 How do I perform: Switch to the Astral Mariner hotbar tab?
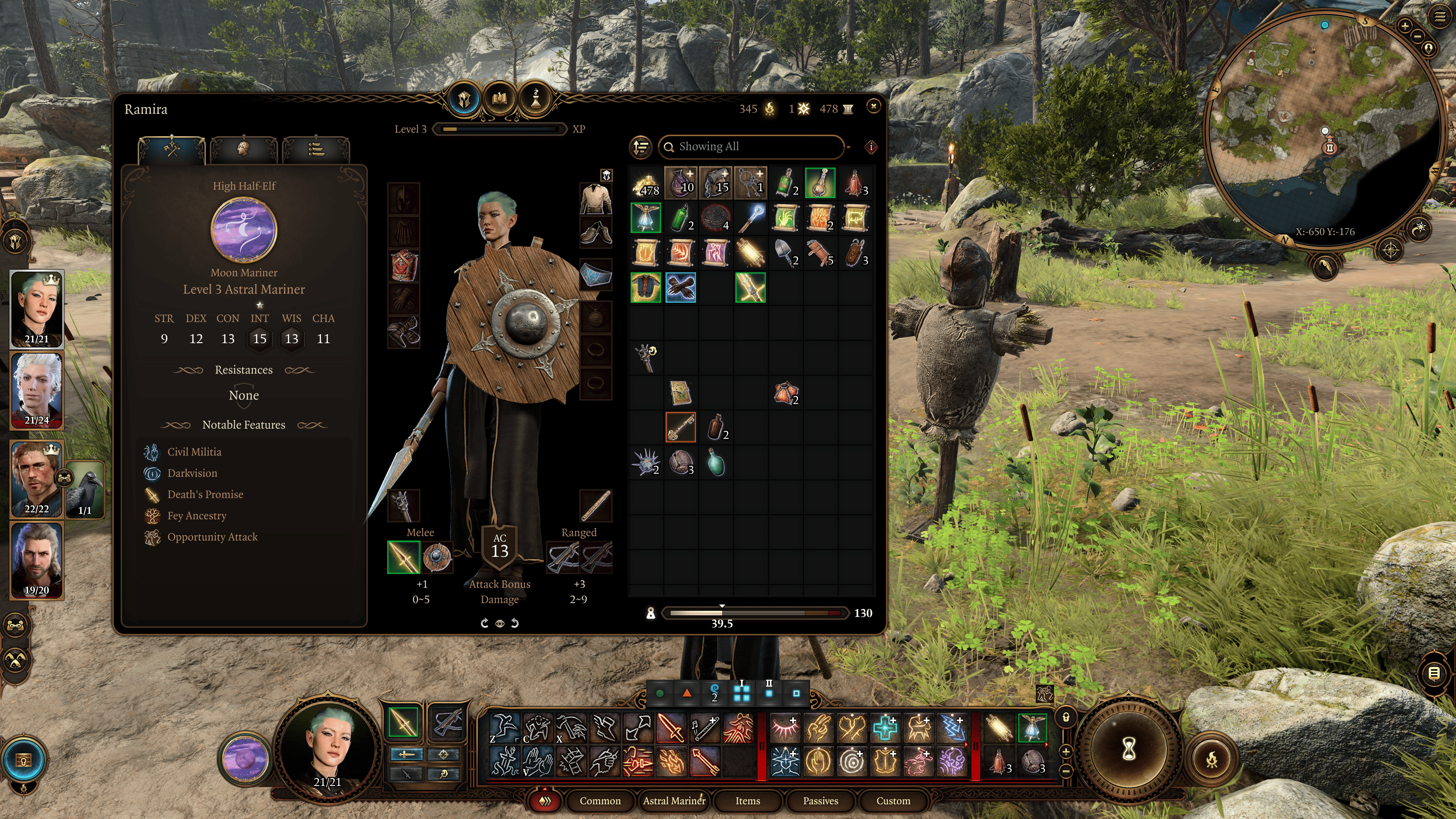[674, 800]
